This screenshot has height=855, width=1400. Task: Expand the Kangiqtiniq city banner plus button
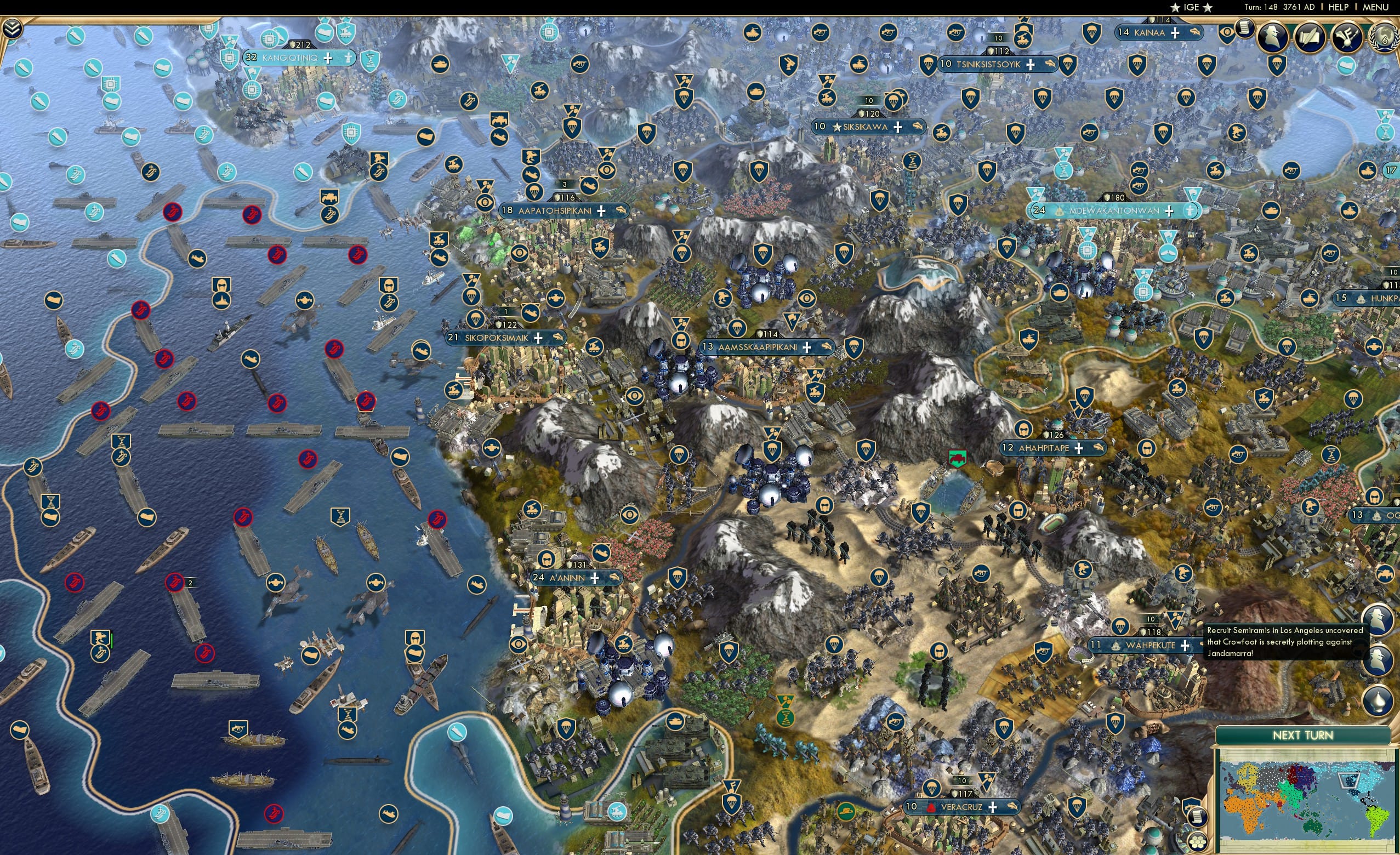click(328, 58)
